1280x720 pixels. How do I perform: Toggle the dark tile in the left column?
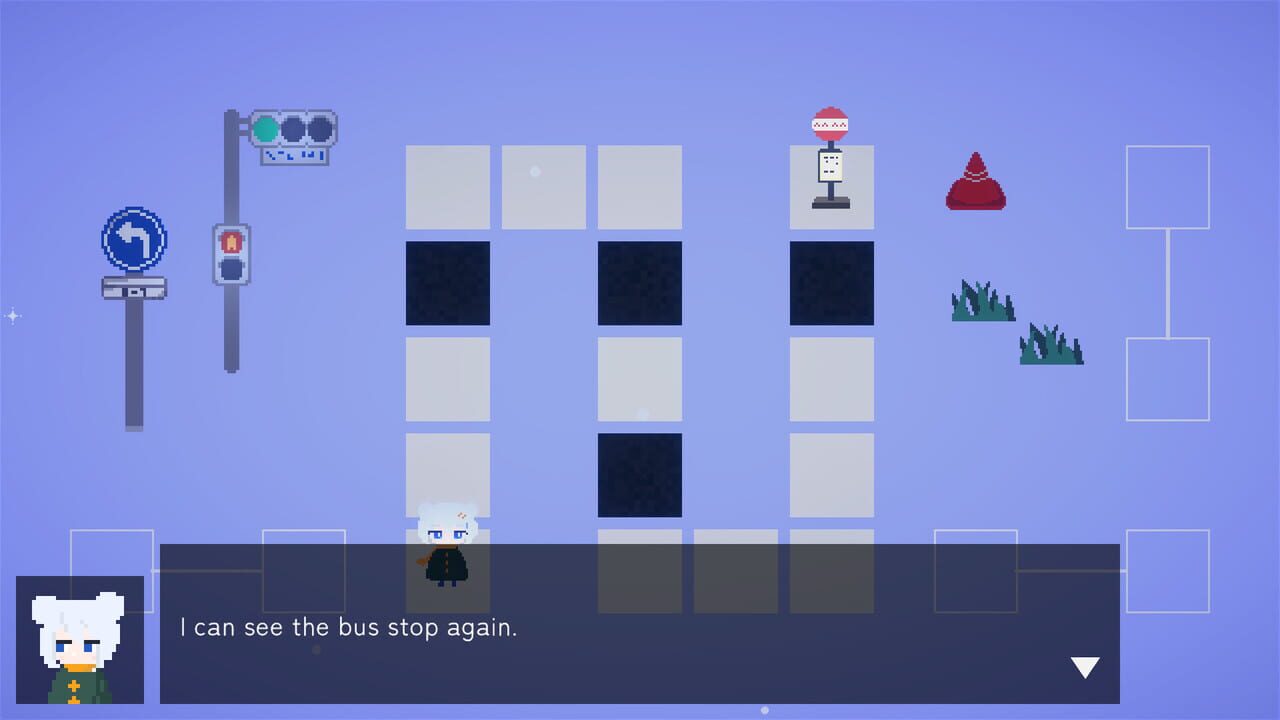click(x=447, y=283)
